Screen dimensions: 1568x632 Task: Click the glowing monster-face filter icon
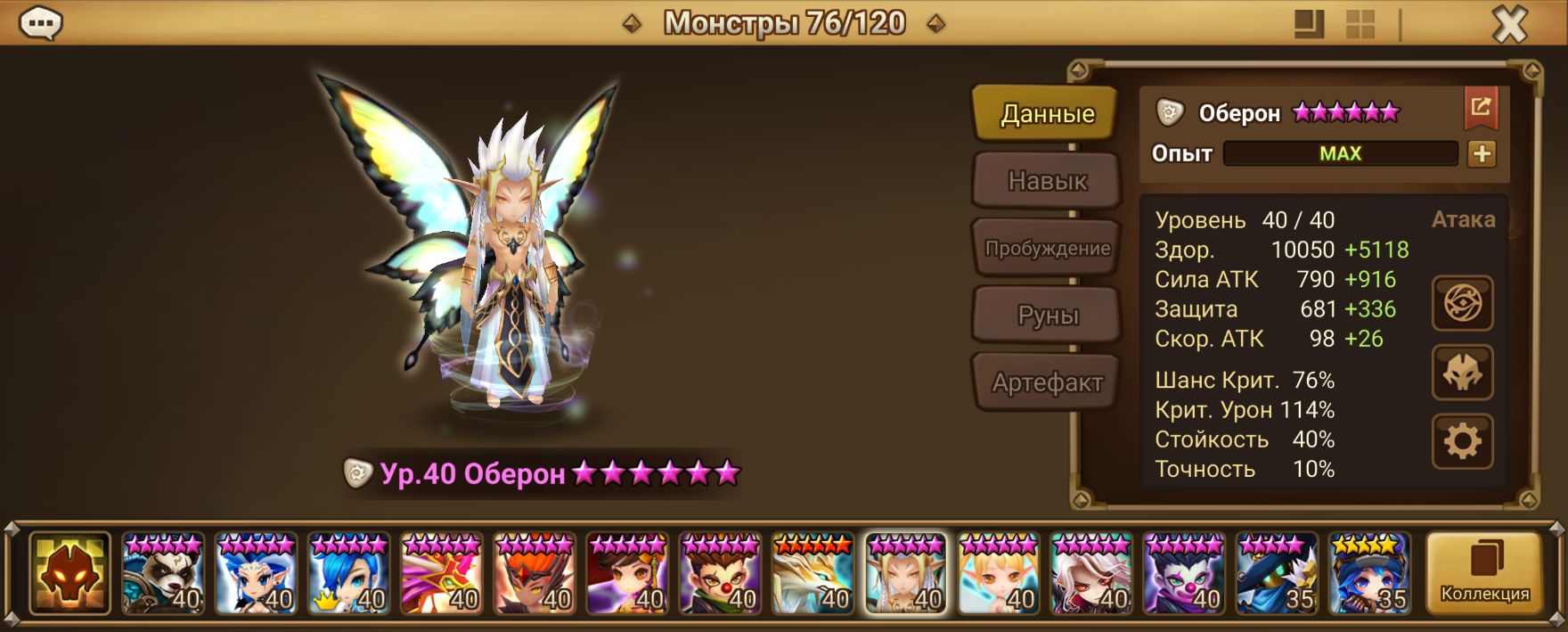tap(69, 573)
